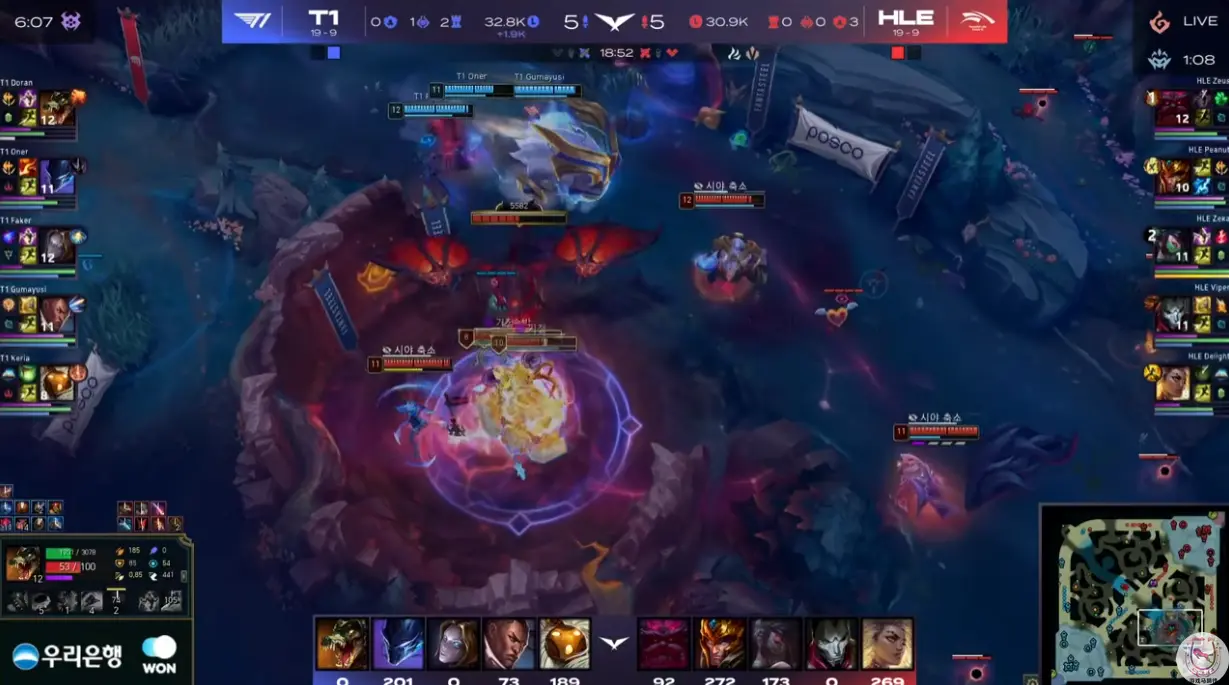Viewport: 1229px width, 685px height.
Task: Click the Woori Bank WON sponsor banner
Action: [95, 656]
